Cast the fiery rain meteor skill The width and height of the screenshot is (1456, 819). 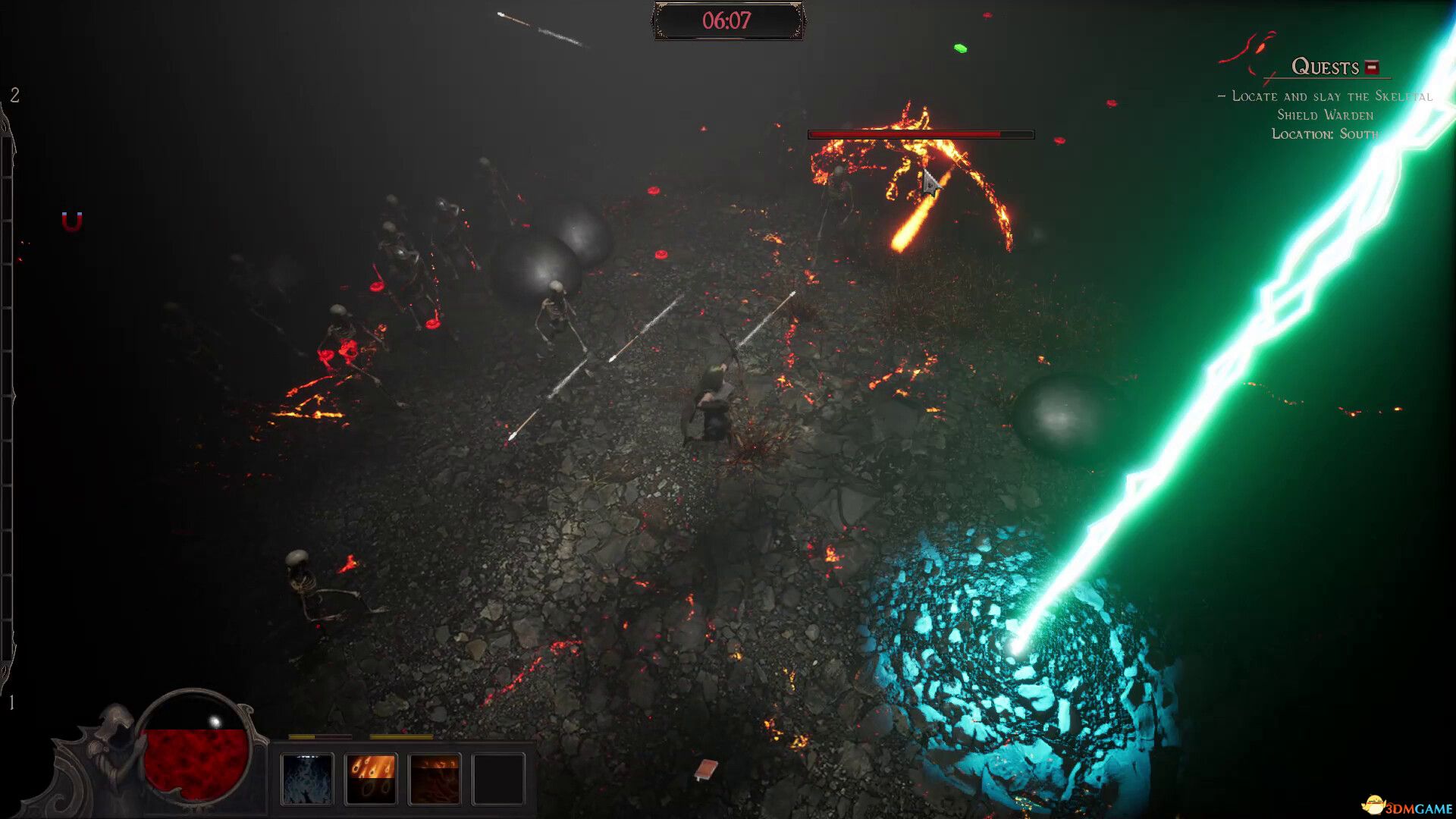(x=372, y=777)
